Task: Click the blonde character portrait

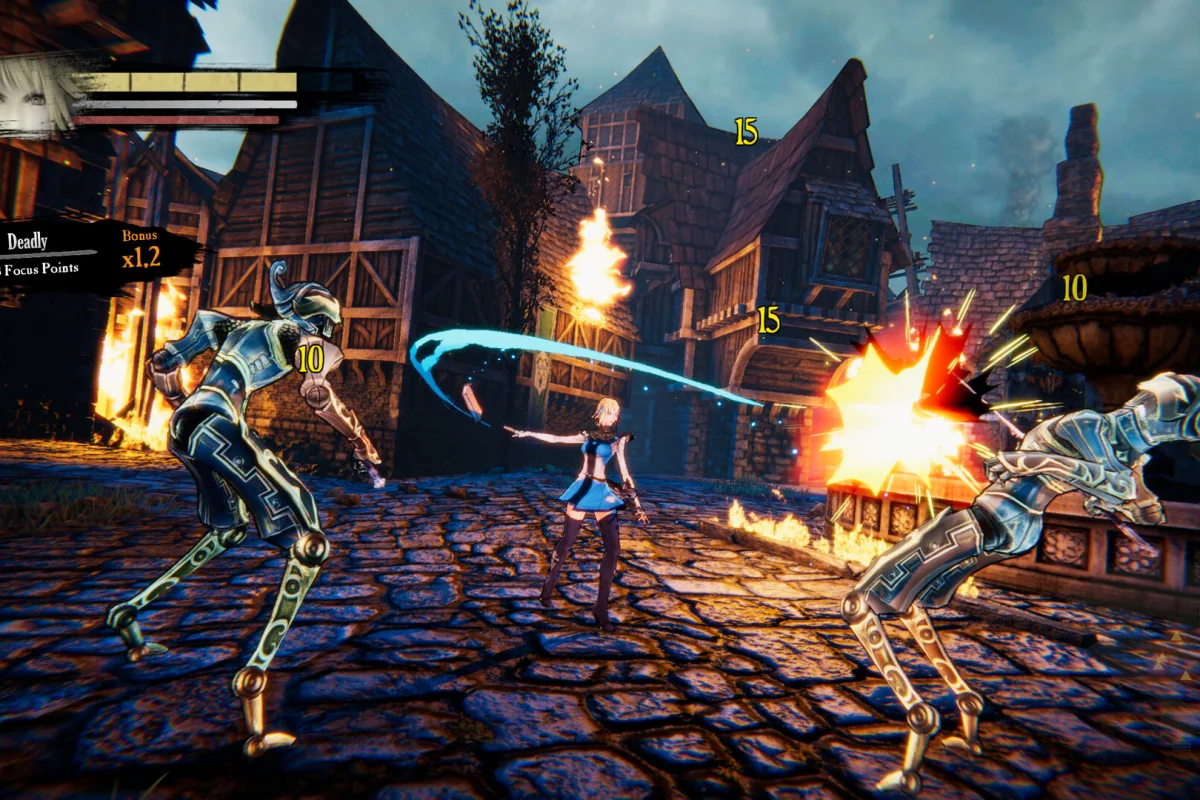Action: pyautogui.click(x=35, y=93)
